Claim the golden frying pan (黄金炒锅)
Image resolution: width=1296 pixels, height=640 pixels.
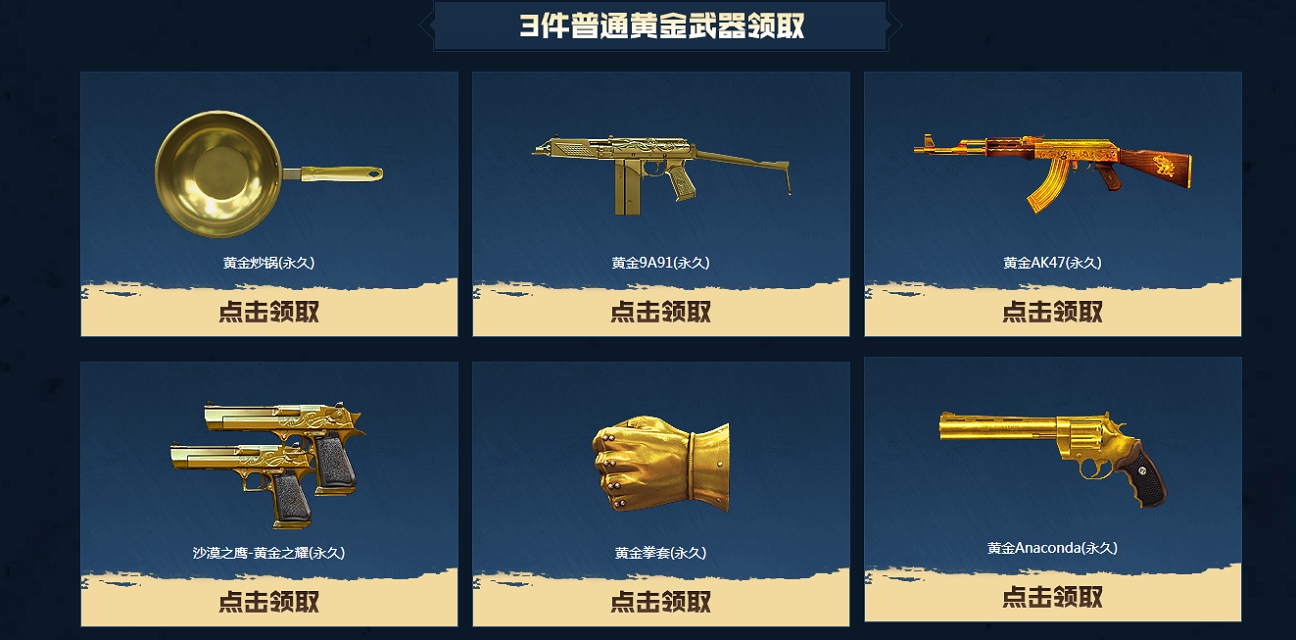click(269, 311)
